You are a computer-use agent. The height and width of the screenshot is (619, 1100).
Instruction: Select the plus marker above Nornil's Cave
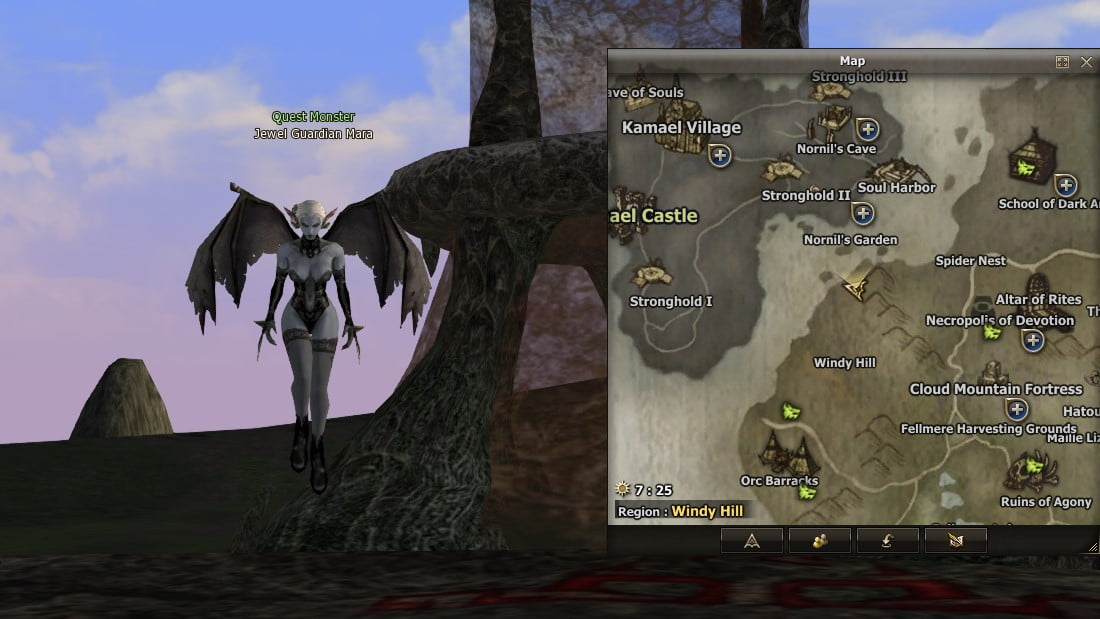867,129
